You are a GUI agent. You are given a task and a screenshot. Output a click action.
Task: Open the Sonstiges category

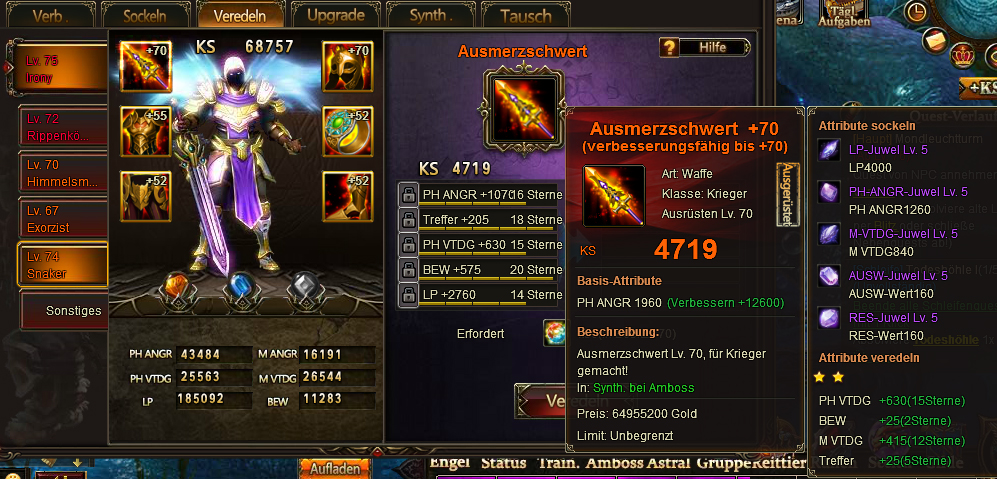pos(72,311)
